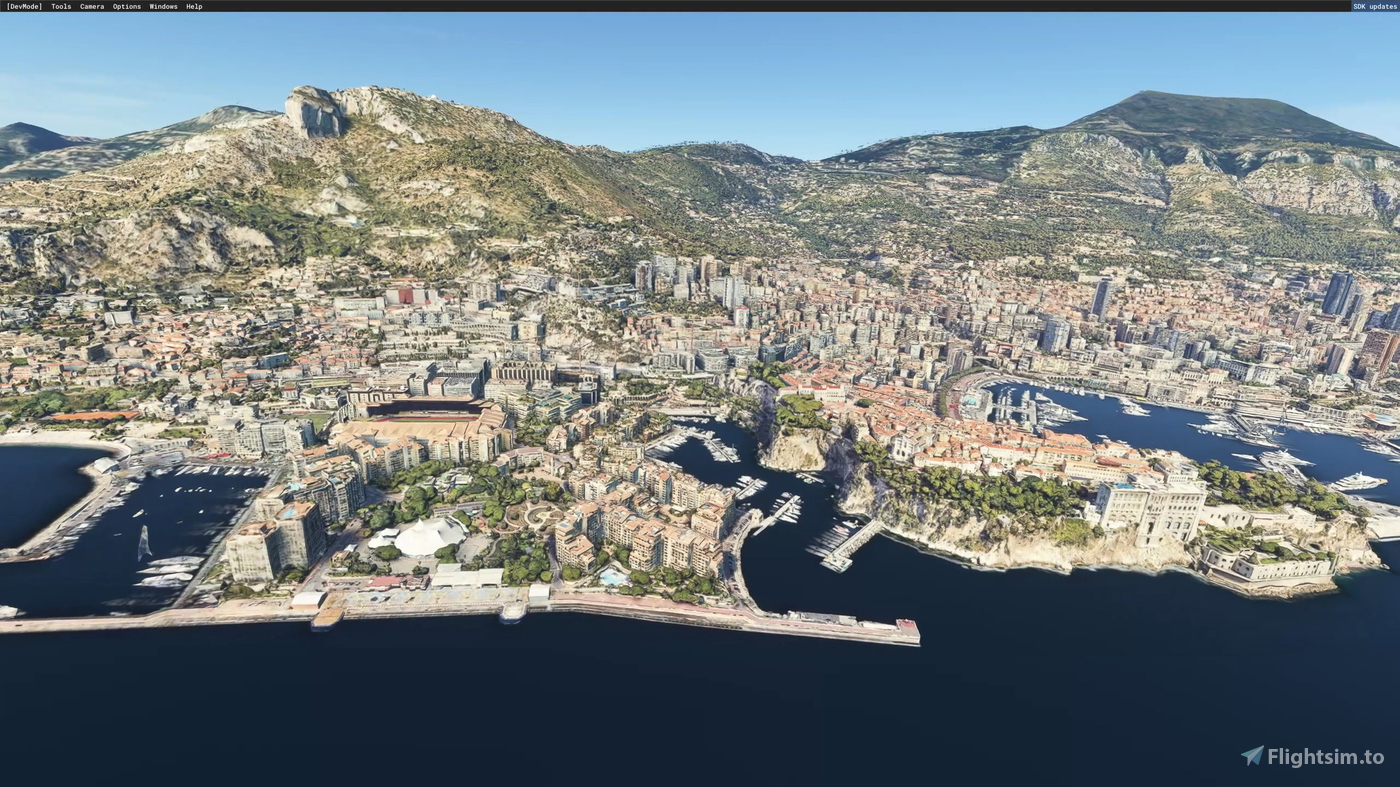Expand the Windows panel list dropdown

click(x=162, y=6)
